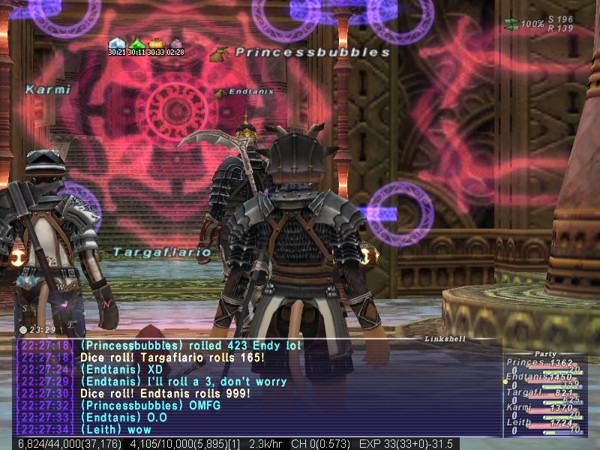Click the Linkshell chat log window
The image size is (600, 450).
[x=255, y=387]
